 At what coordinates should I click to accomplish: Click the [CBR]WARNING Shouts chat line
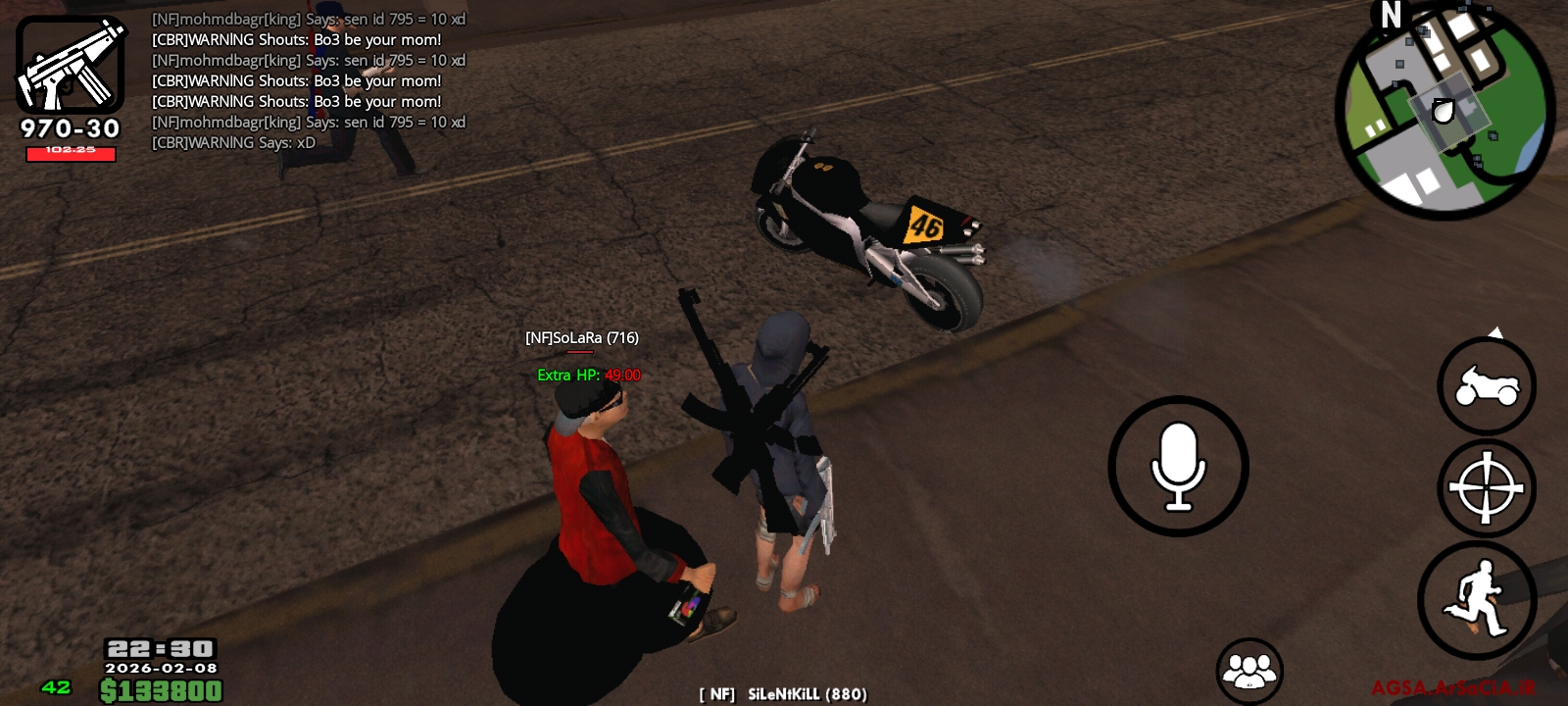click(x=296, y=39)
